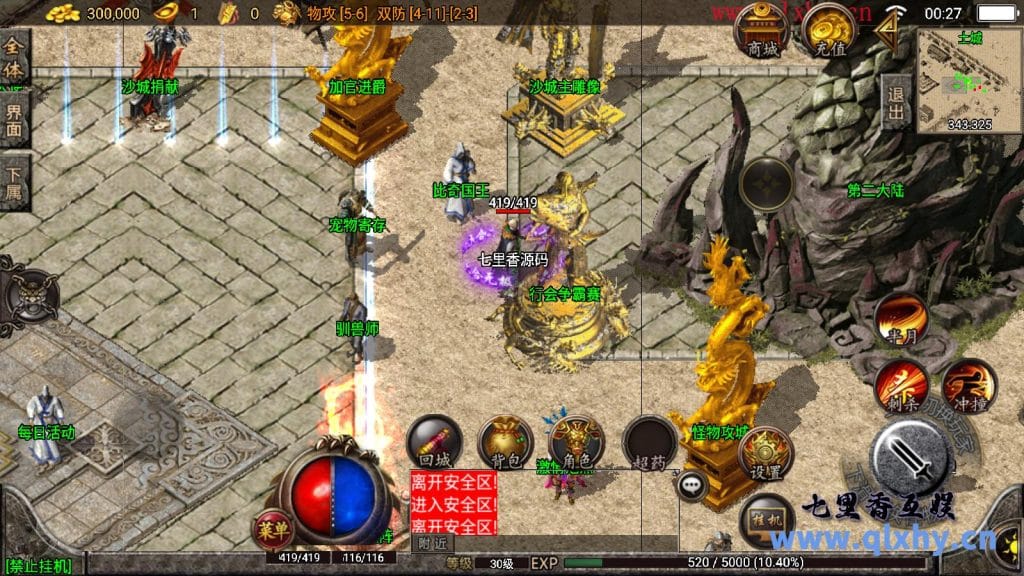Open the 土城 minimap
The height and width of the screenshot is (576, 1024).
(968, 80)
